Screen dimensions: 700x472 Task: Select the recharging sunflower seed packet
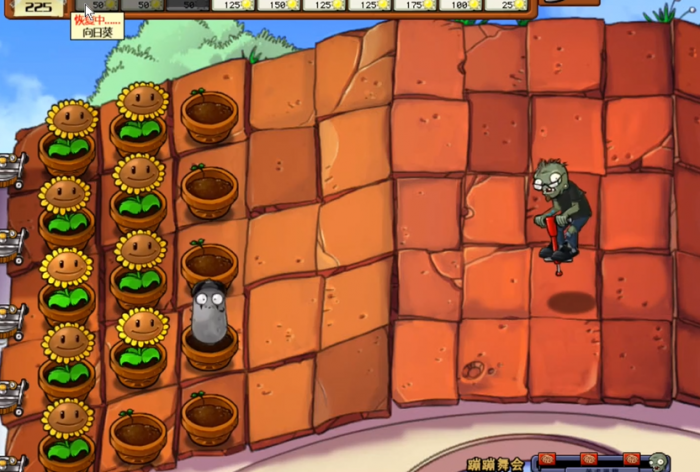click(96, 5)
